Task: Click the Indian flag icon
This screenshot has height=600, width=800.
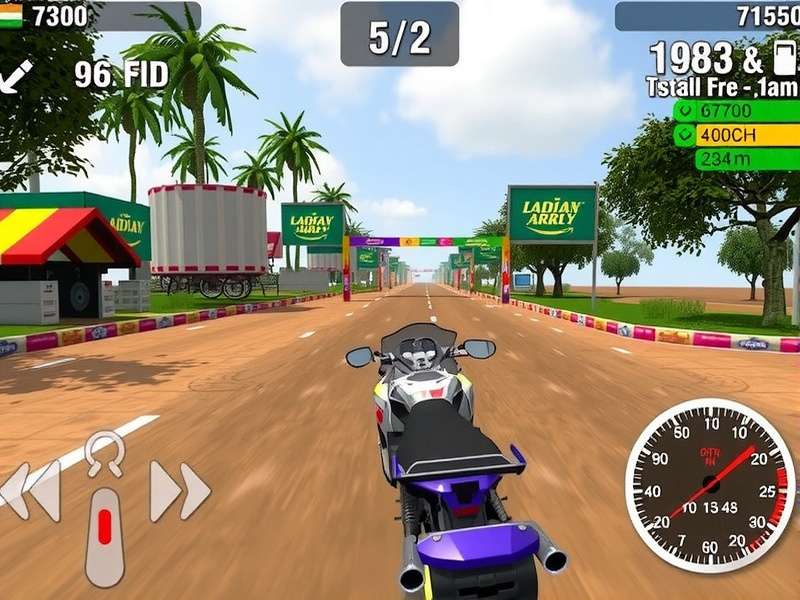Action: pyautogui.click(x=11, y=16)
